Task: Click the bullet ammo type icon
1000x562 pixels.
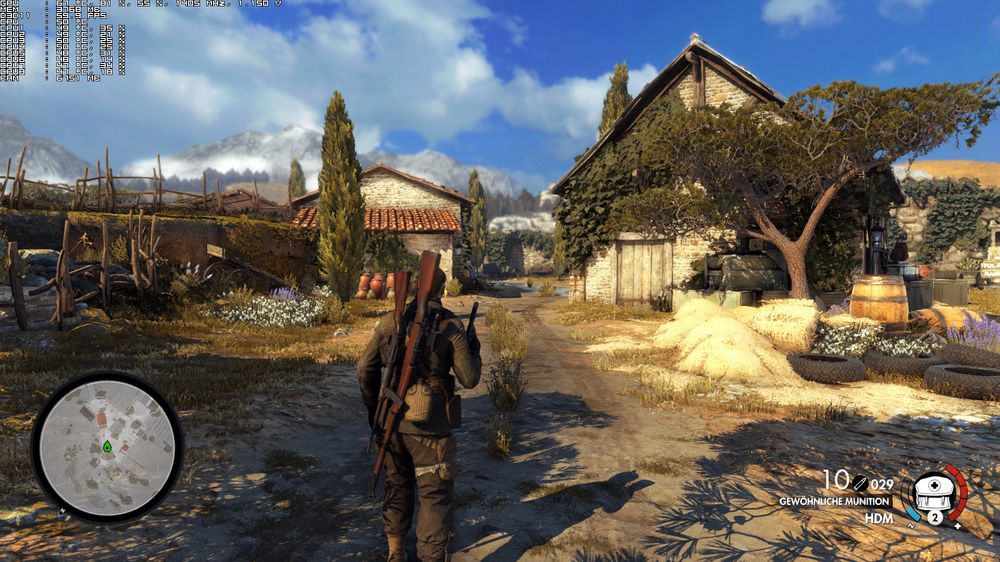Action: point(859,484)
